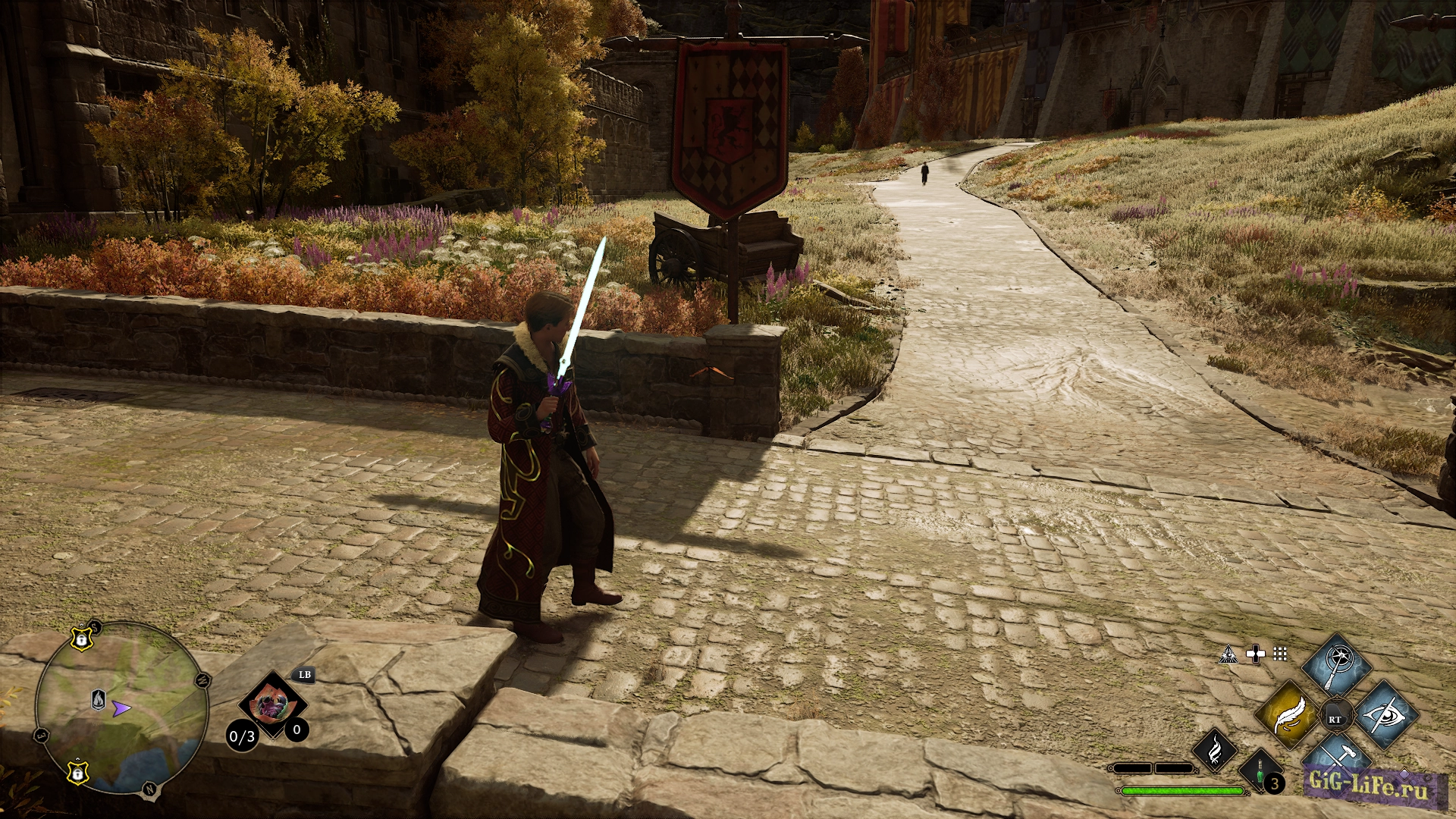This screenshot has height=819, width=1456.
Task: Trigger the Ancient Magic flame icon
Action: (1214, 750)
